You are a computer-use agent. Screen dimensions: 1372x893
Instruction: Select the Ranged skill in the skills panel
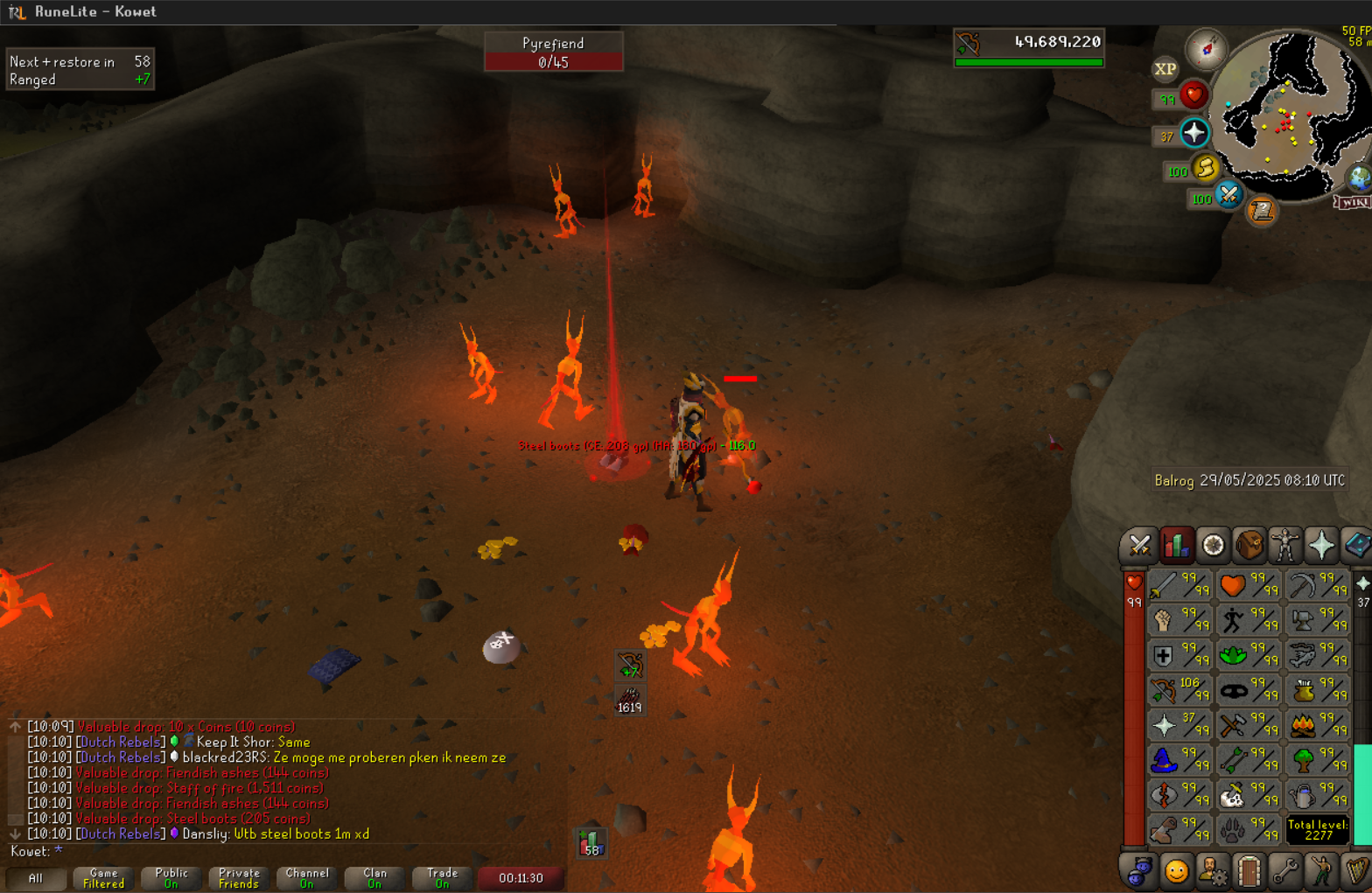tap(1179, 690)
